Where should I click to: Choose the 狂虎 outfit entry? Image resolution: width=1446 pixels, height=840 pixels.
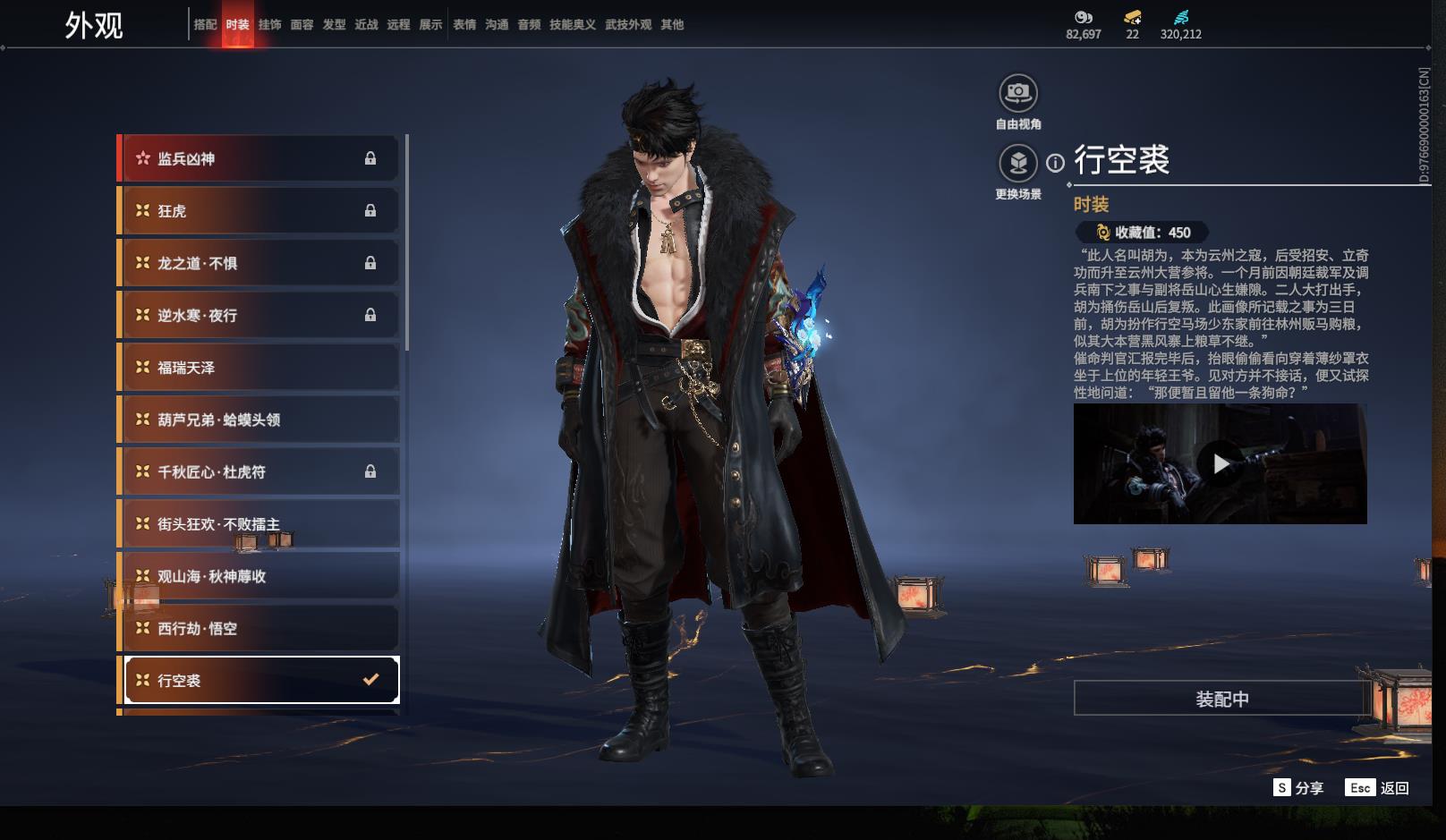pos(259,211)
